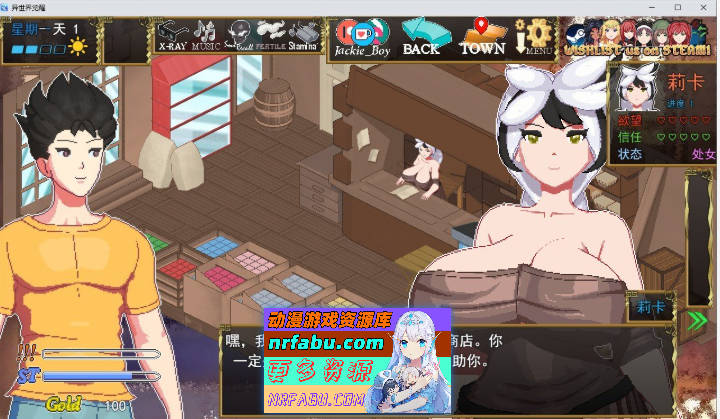Open the gear MENU button
The height and width of the screenshot is (419, 720).
pos(537,35)
